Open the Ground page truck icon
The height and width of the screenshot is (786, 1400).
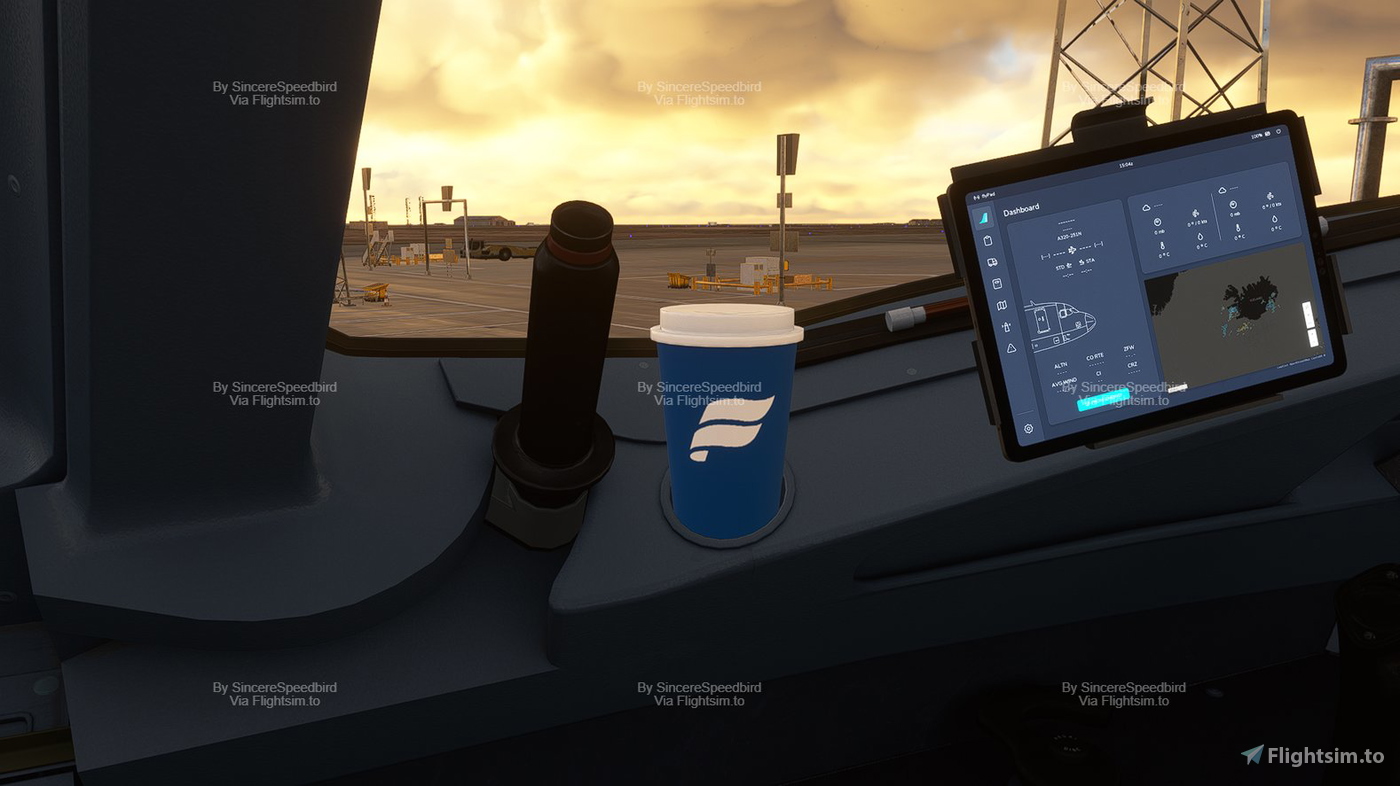(x=992, y=262)
